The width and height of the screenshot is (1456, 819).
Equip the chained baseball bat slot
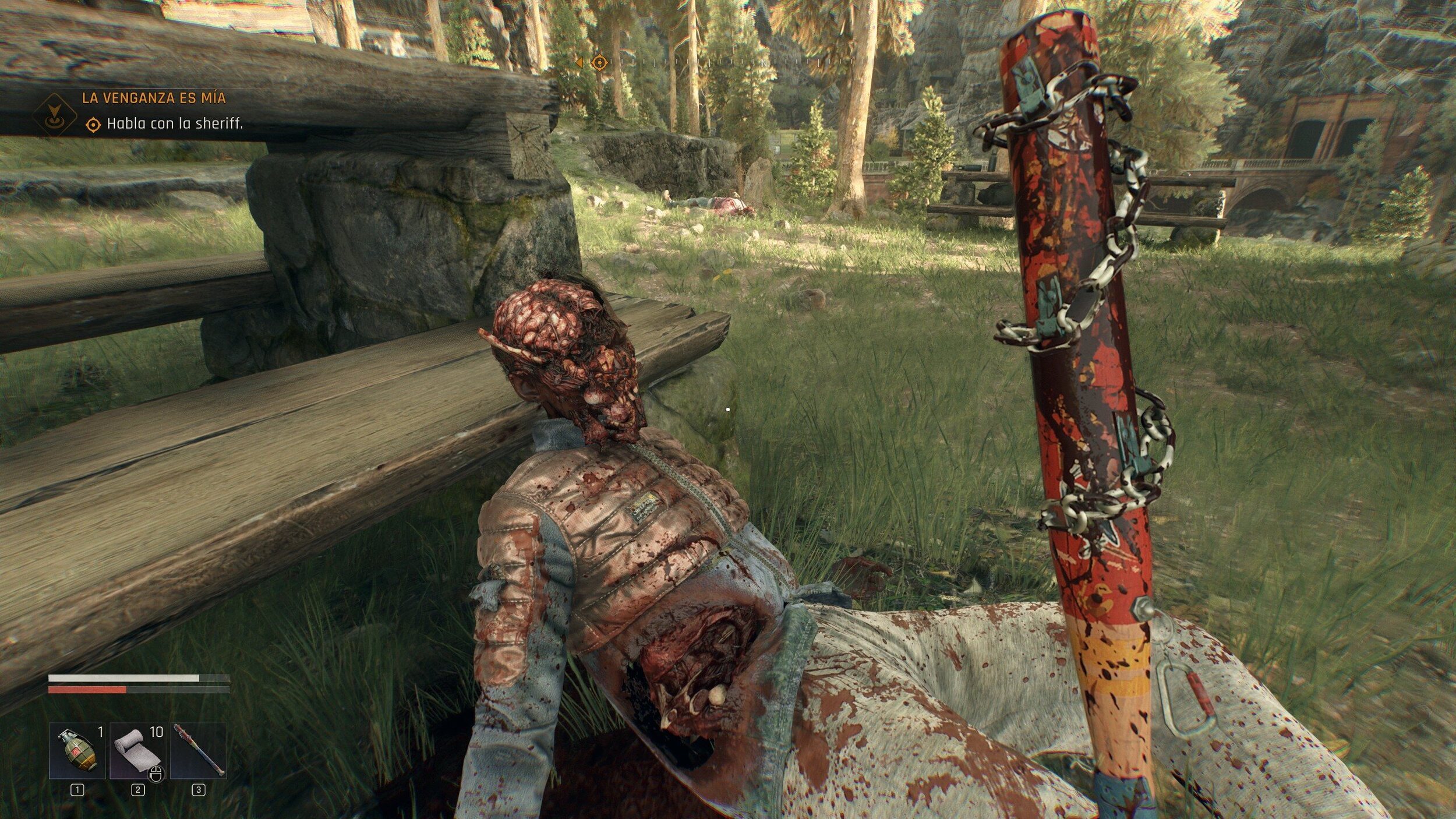(x=198, y=751)
